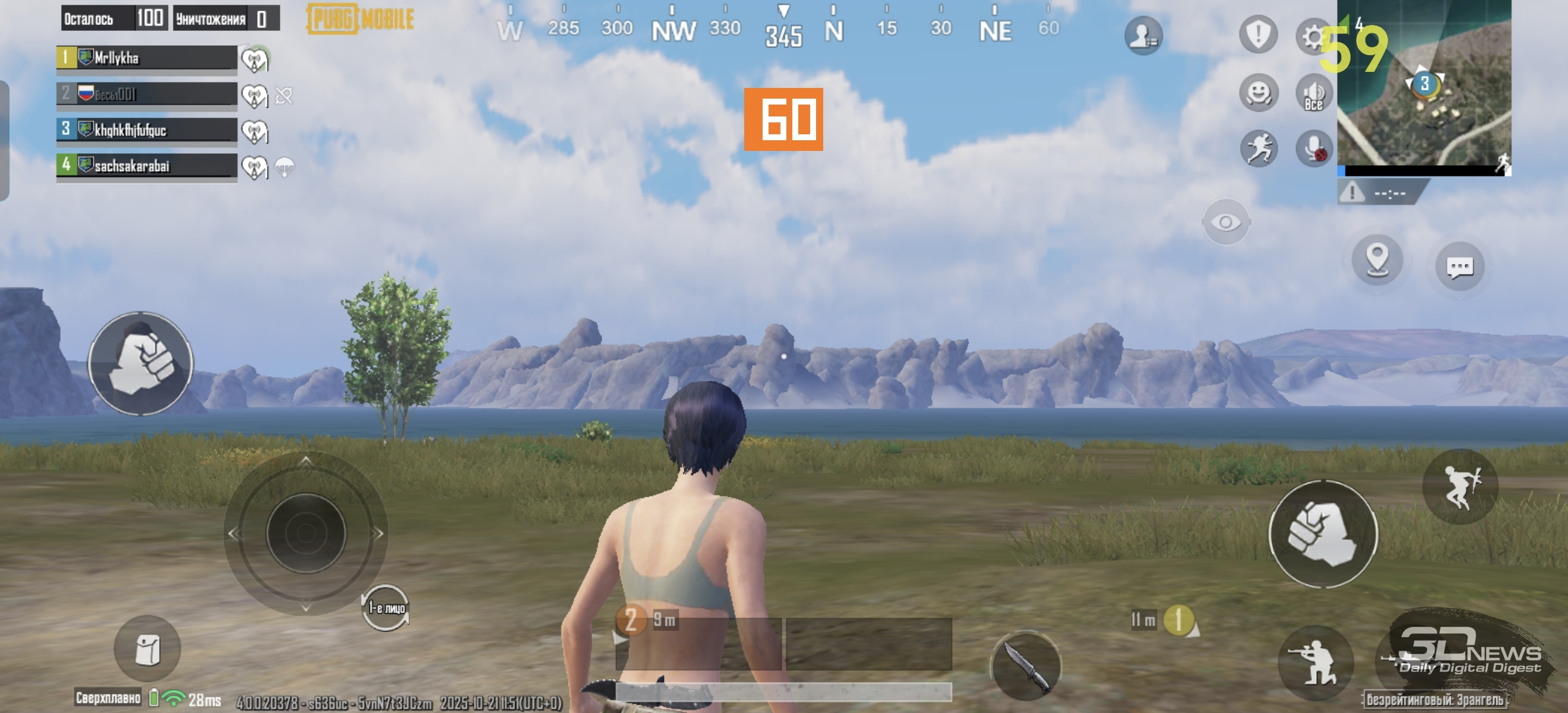Open the emote smiley menu
The width and height of the screenshot is (1568, 713).
[x=1258, y=93]
